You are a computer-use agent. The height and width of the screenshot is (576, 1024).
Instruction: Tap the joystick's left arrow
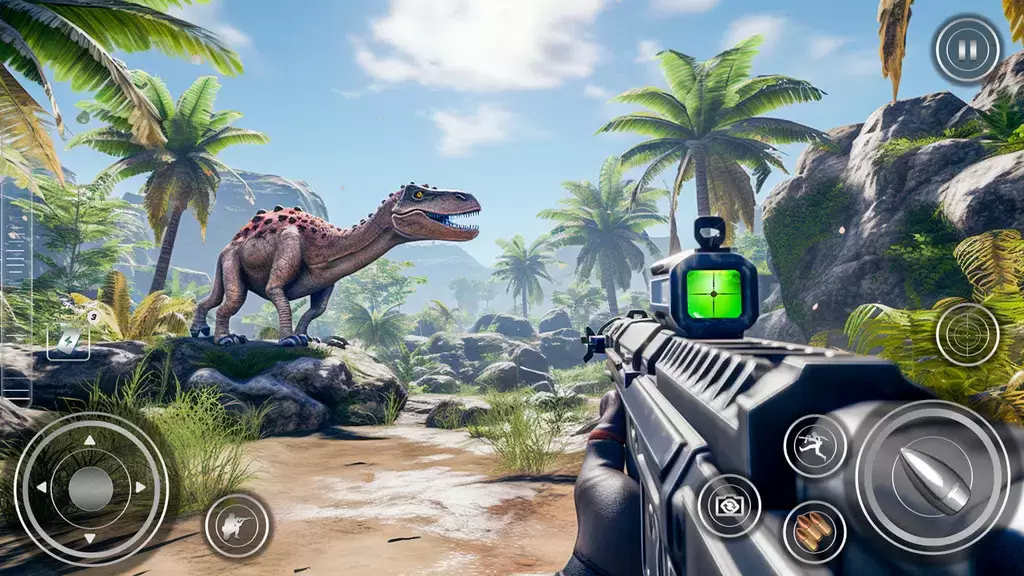42,488
